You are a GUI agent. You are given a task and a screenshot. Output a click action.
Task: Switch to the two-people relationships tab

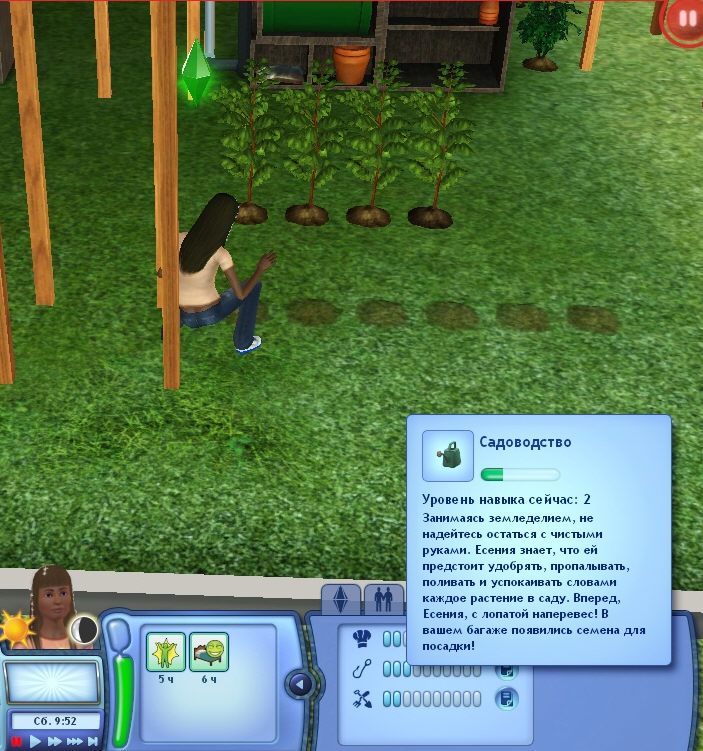pos(383,600)
